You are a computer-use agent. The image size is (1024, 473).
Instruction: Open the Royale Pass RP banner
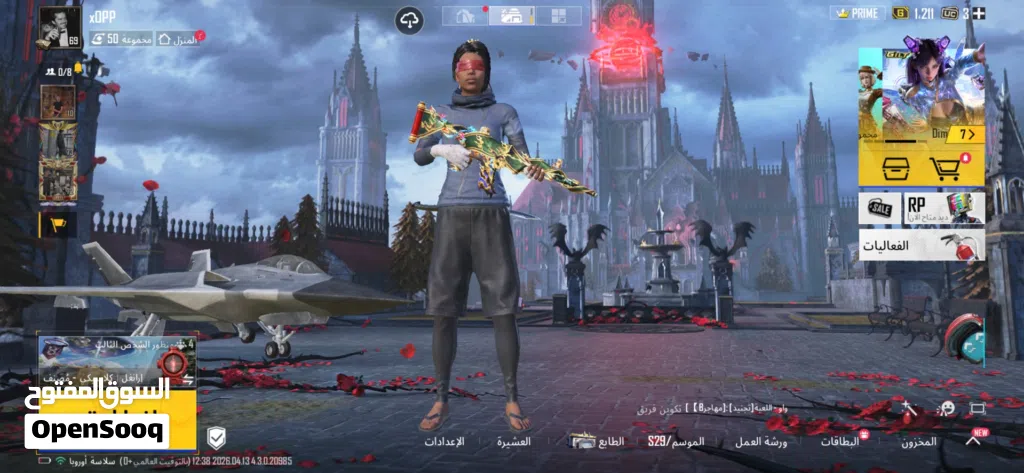pyautogui.click(x=944, y=208)
